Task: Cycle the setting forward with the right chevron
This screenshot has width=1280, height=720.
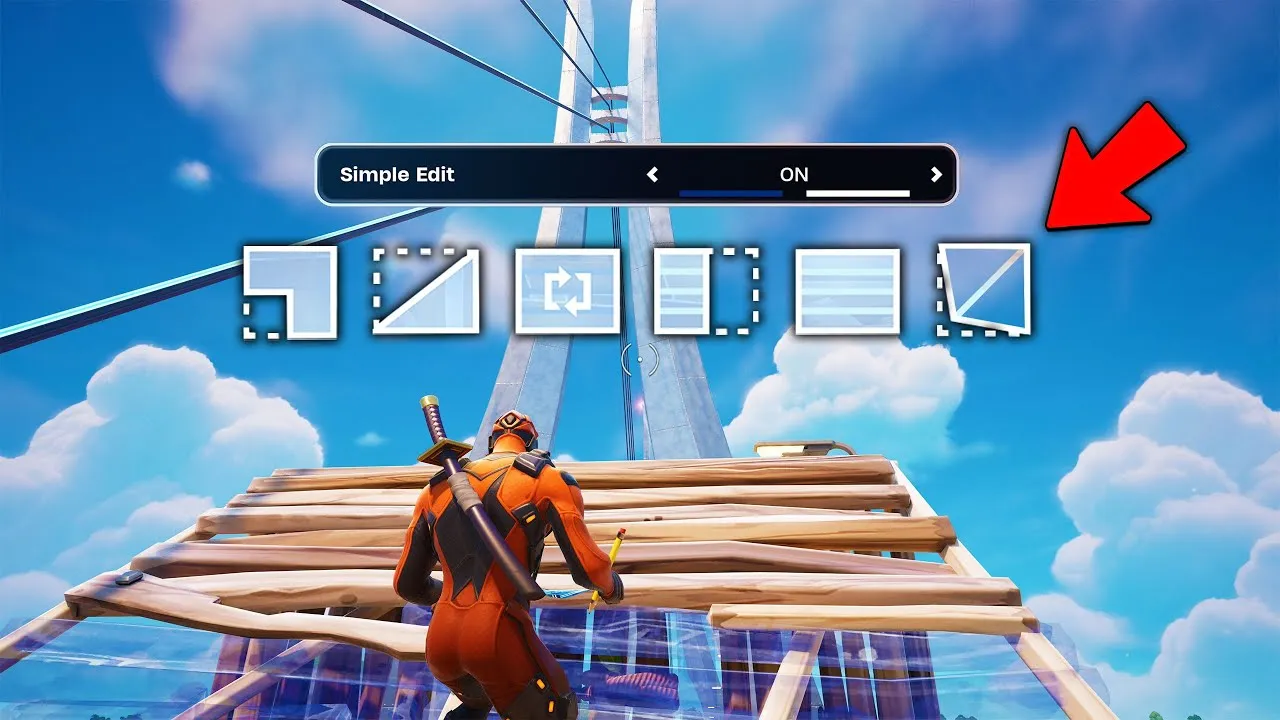Action: tap(936, 173)
